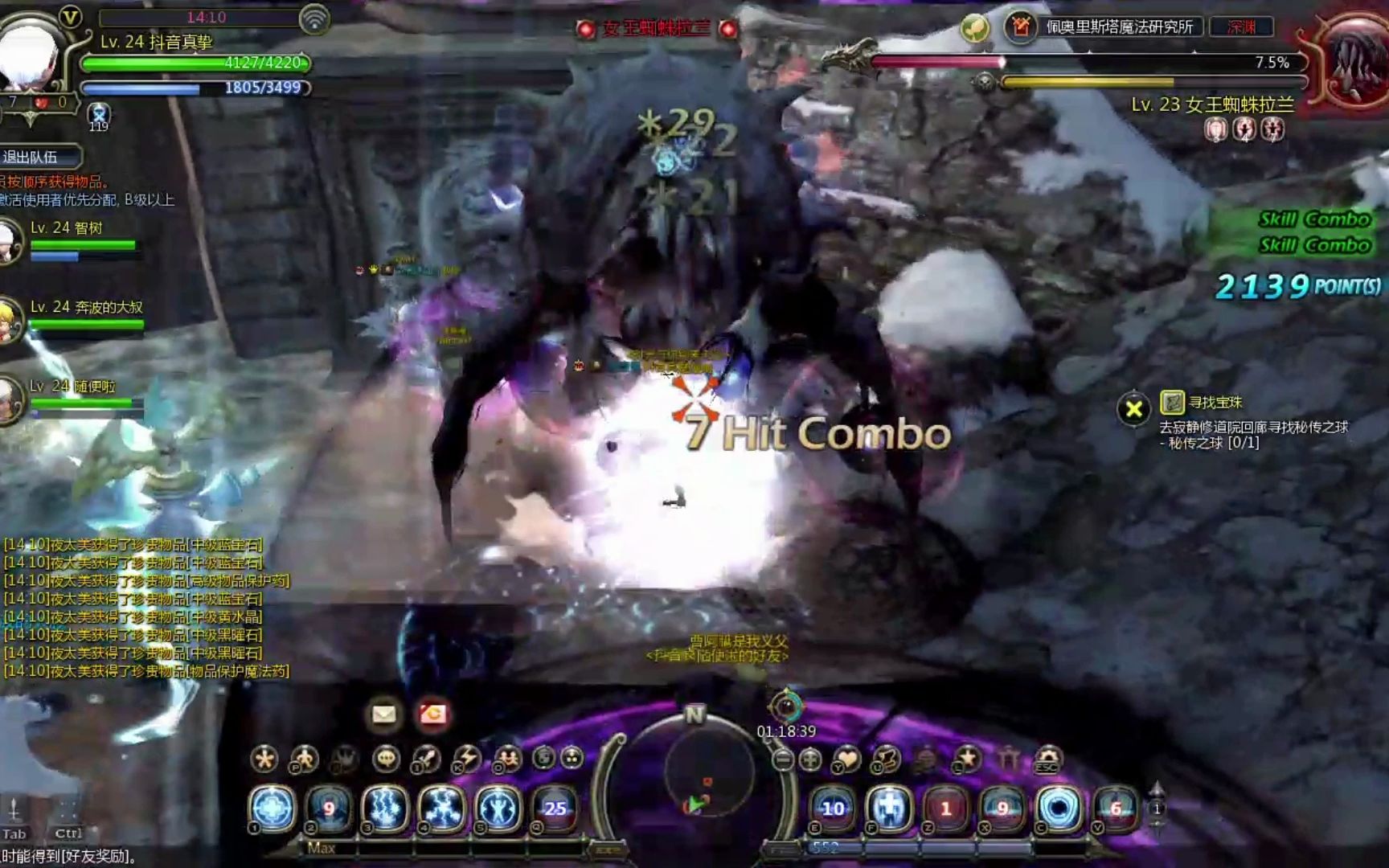Open the speech bubble chat icon

coord(387,758)
